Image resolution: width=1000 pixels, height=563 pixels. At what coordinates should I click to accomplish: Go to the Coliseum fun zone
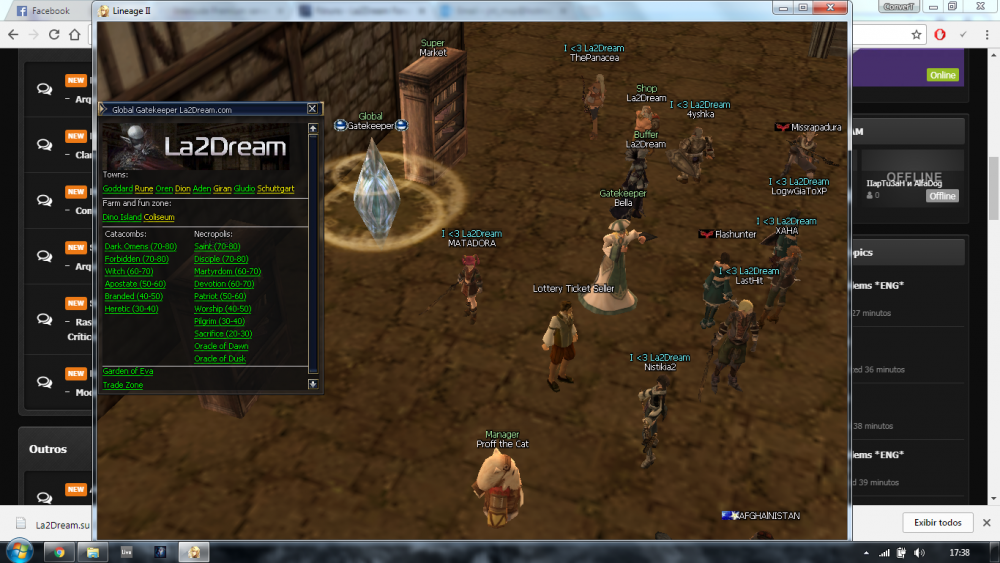[x=159, y=217]
